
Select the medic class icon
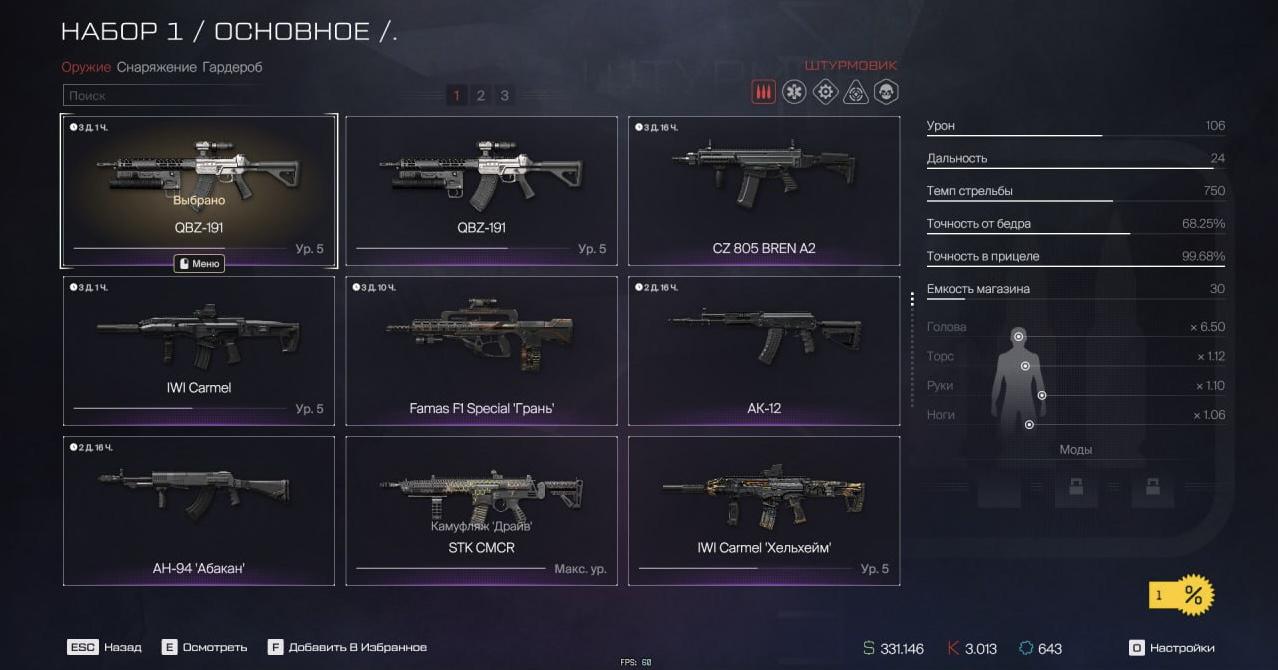coord(794,93)
